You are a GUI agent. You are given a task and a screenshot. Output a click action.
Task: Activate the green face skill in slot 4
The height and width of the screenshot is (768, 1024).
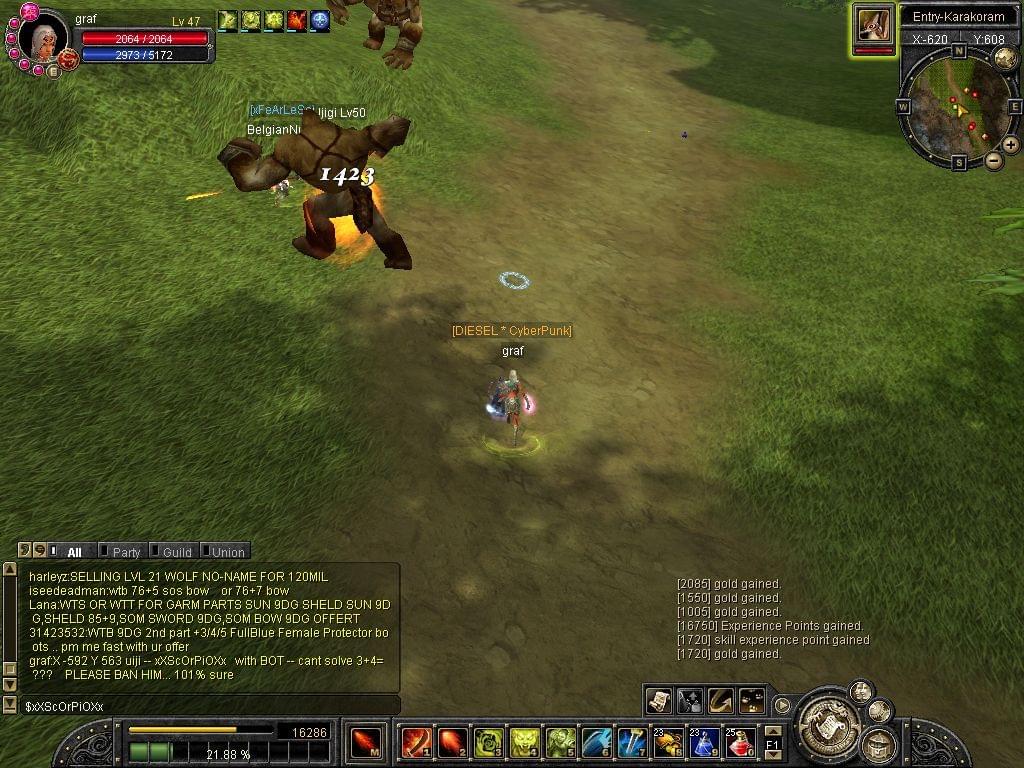click(x=524, y=743)
